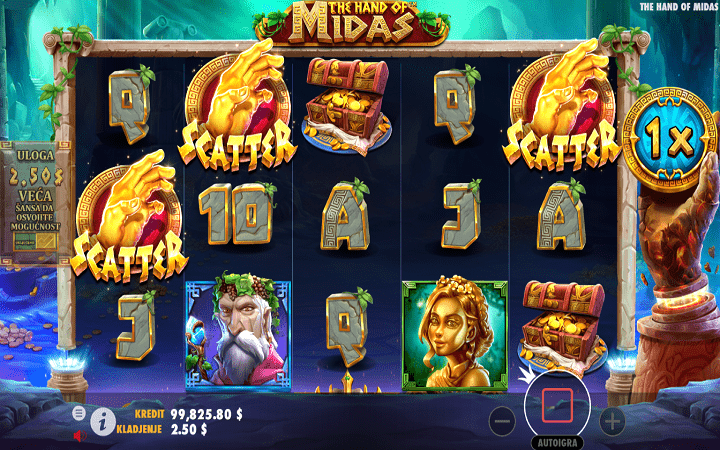Image resolution: width=720 pixels, height=450 pixels.
Task: Open the Autoigra autoplay options
Action: [557, 440]
